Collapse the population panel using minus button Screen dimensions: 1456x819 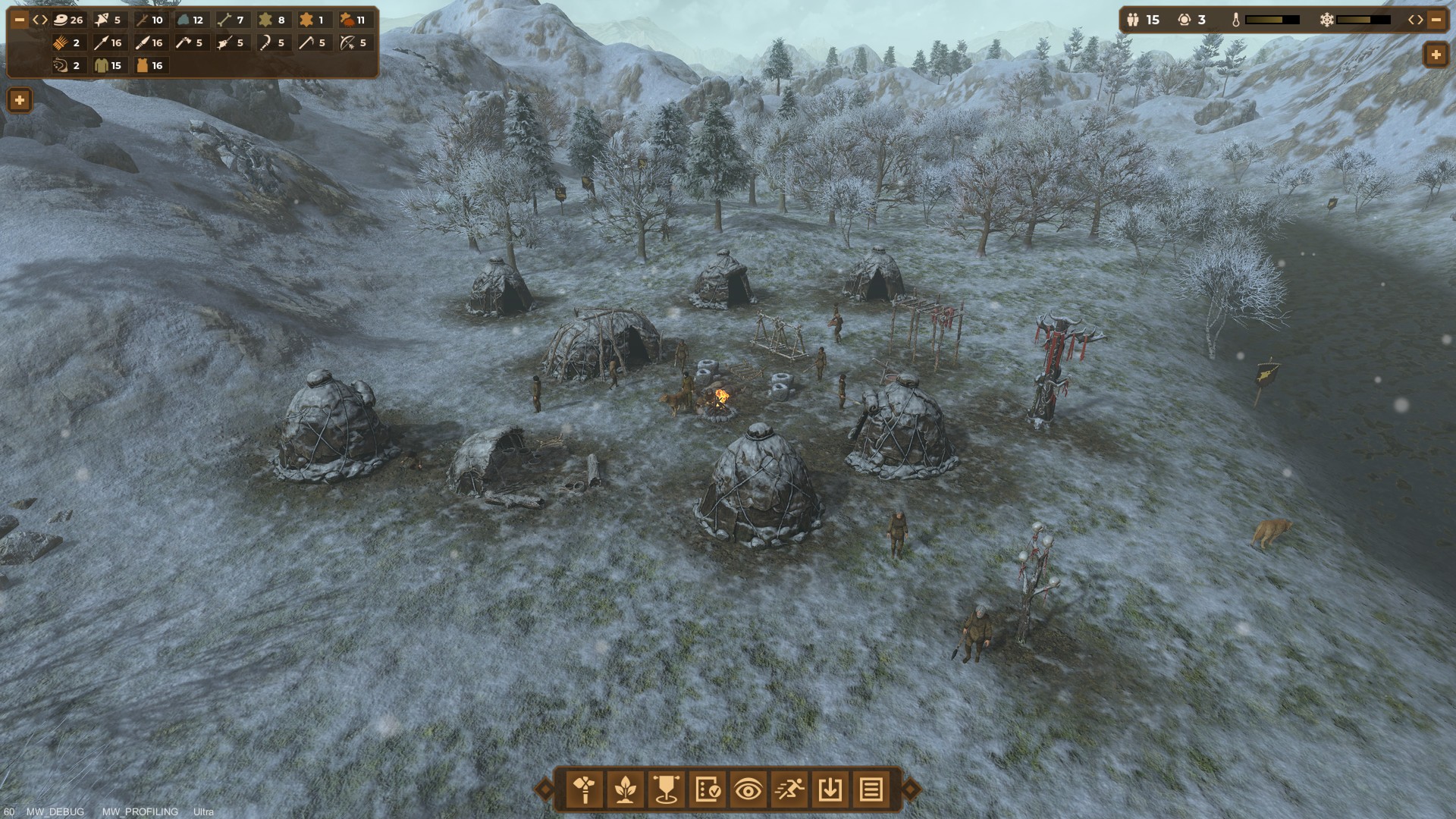(x=1436, y=20)
